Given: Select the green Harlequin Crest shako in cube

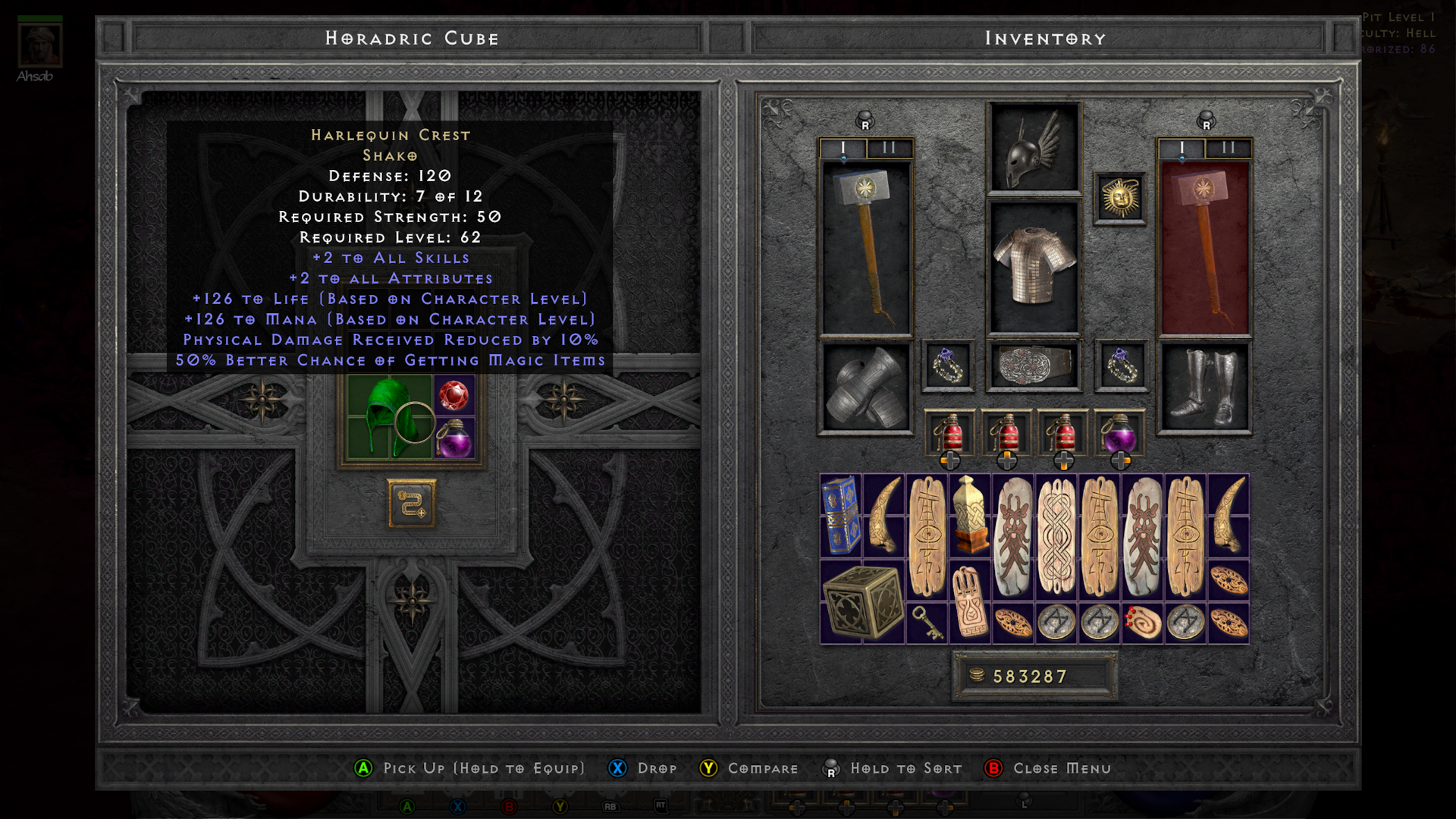Looking at the screenshot, I should 389,416.
